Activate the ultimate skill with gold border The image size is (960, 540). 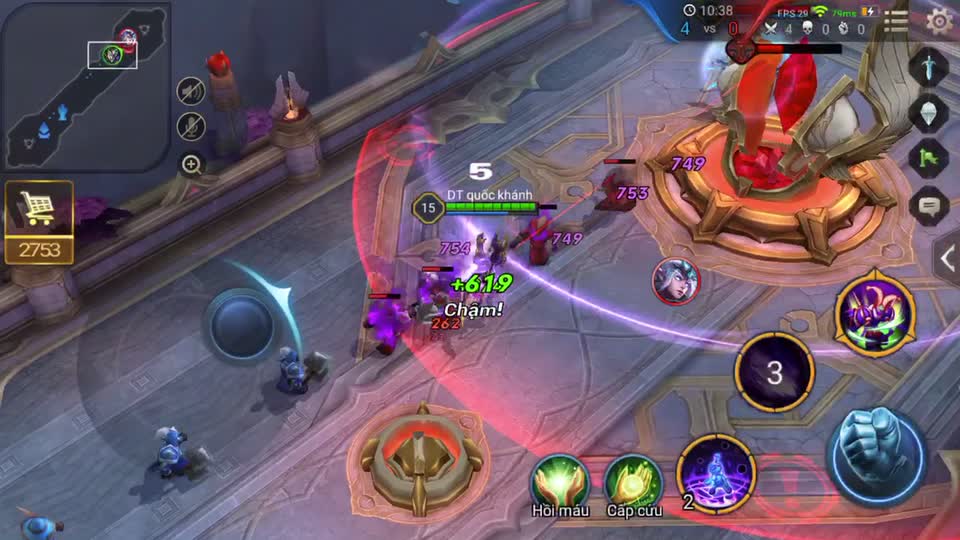pos(874,315)
